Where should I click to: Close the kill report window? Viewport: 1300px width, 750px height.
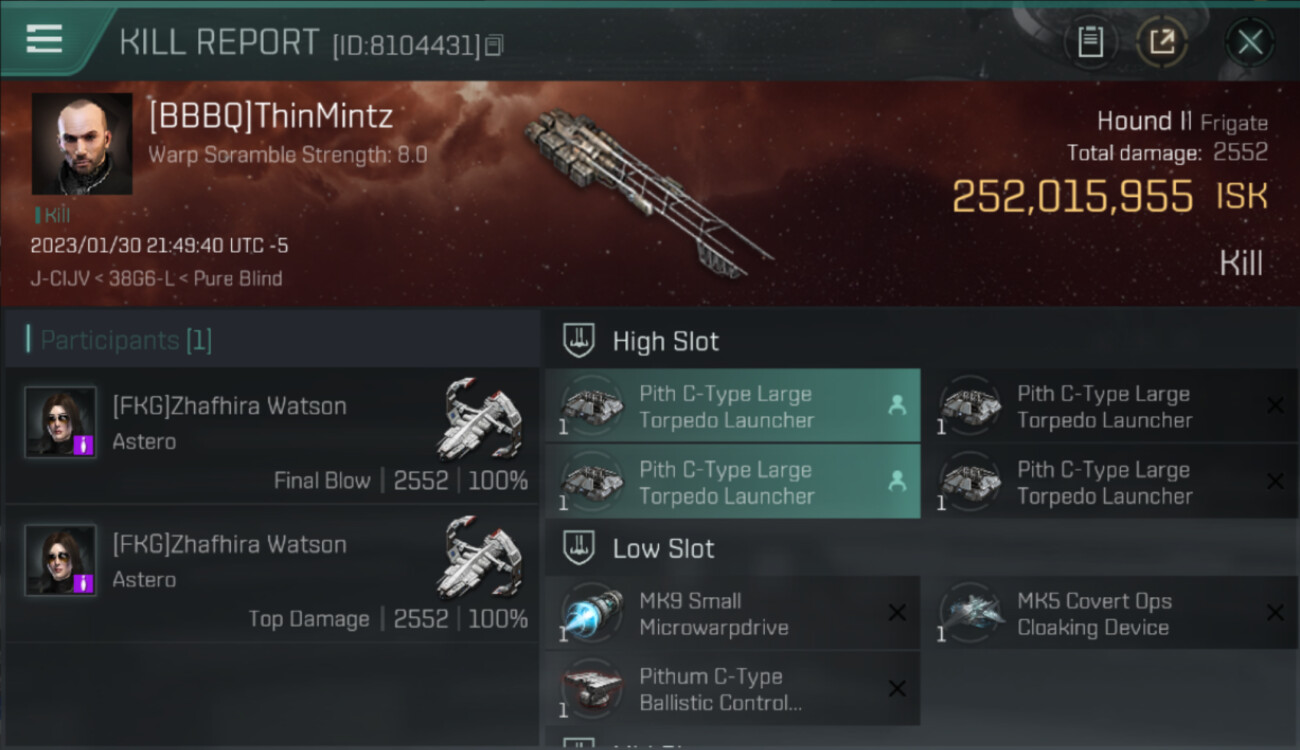tap(1250, 42)
